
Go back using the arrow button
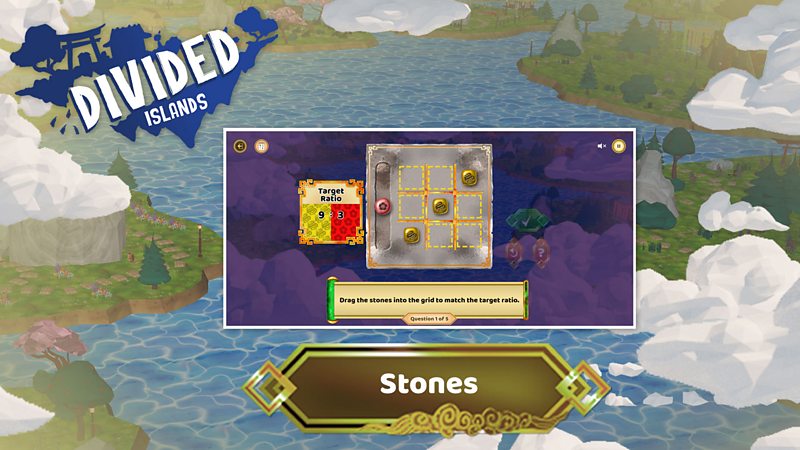click(x=240, y=146)
